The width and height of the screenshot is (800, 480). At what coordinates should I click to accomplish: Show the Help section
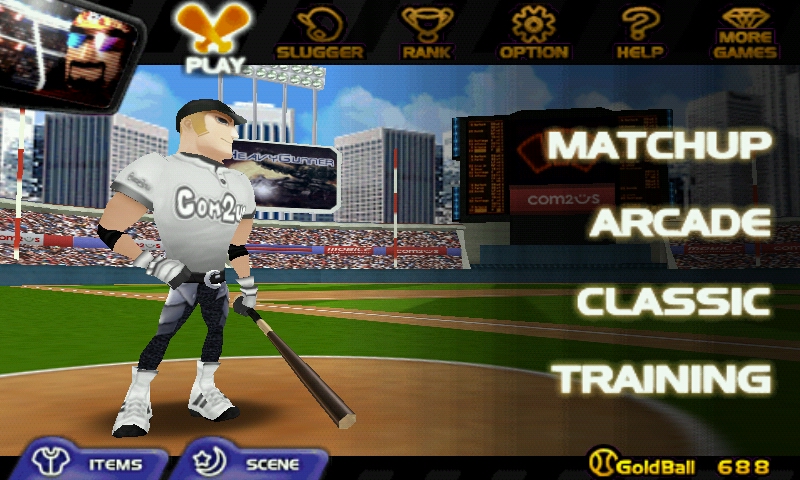point(640,33)
